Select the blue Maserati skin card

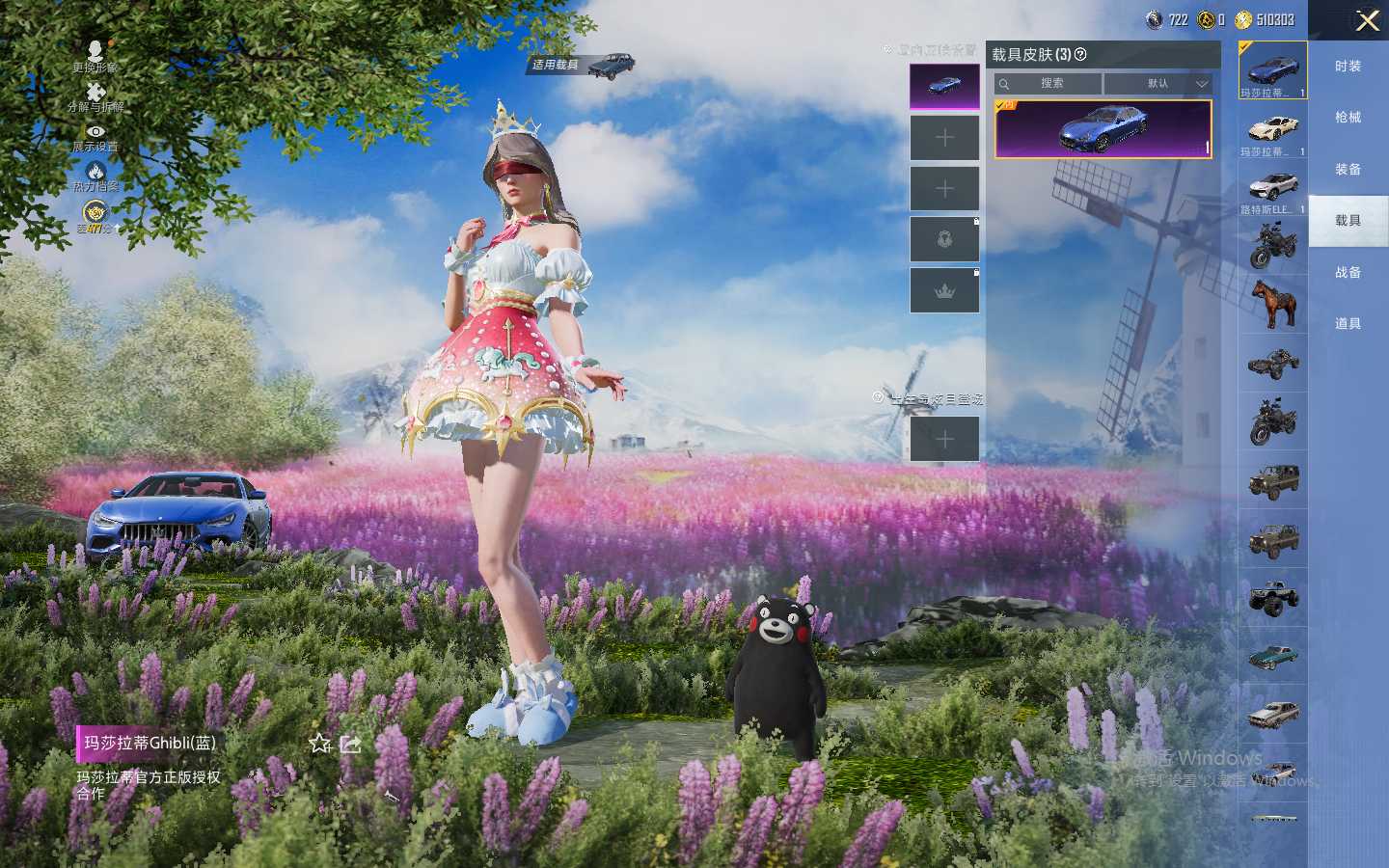(1103, 128)
